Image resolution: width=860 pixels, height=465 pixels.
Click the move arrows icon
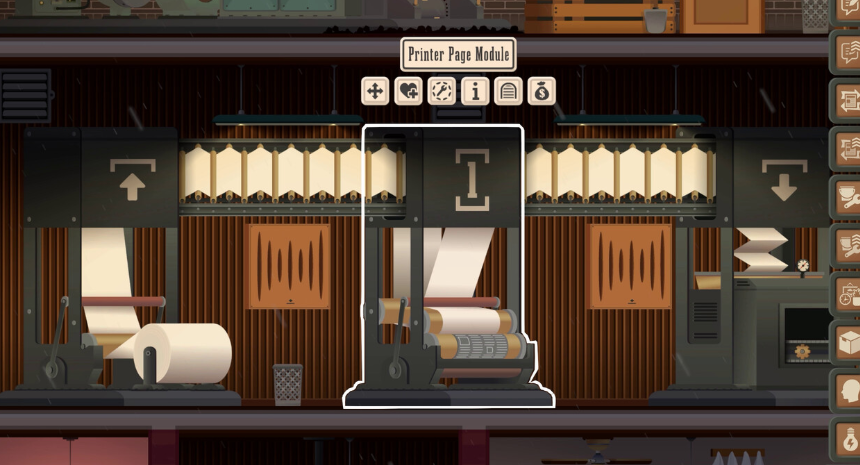pyautogui.click(x=375, y=92)
